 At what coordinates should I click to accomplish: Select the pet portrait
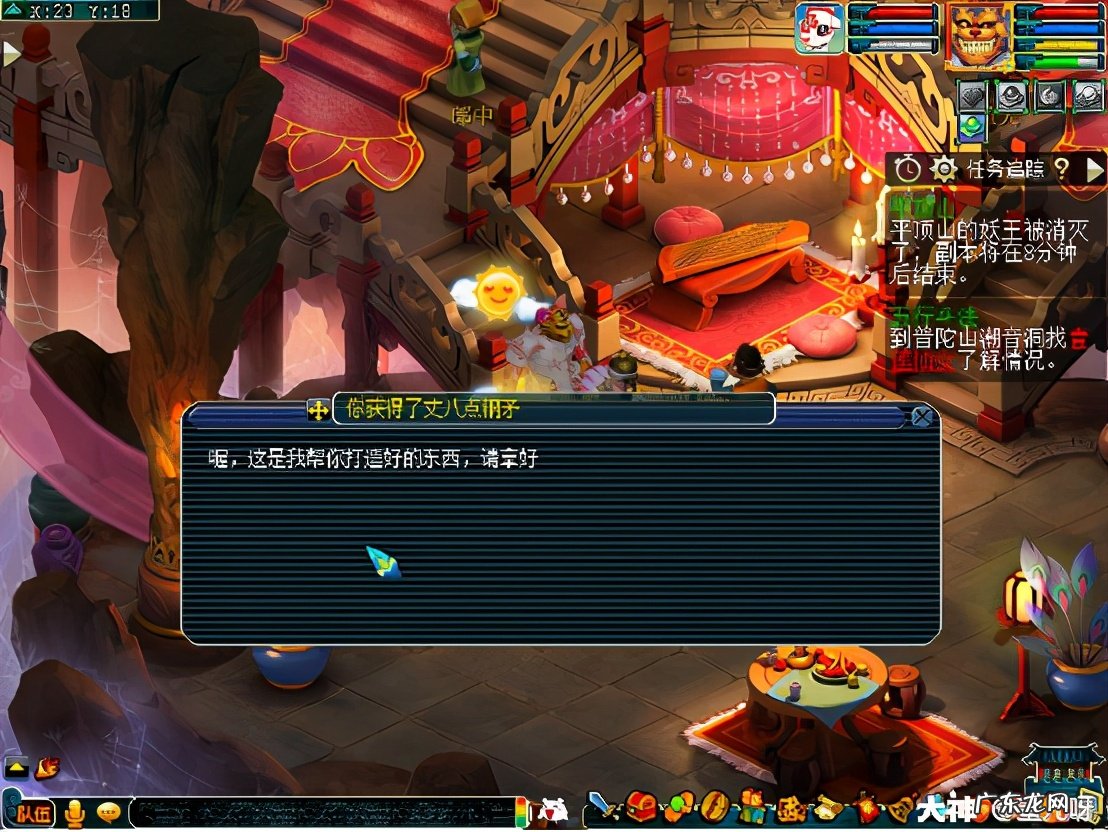click(x=819, y=29)
